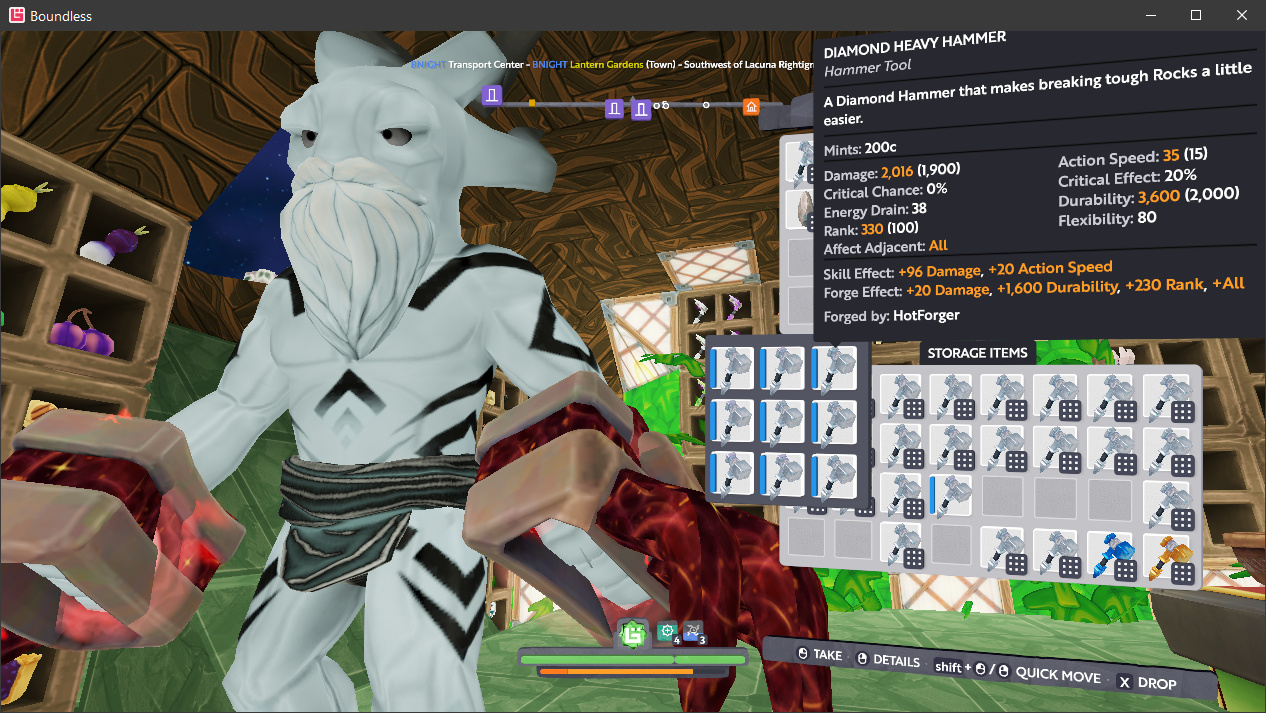Select the grey stone item slot
The width and height of the screenshot is (1266, 713).
799,210
